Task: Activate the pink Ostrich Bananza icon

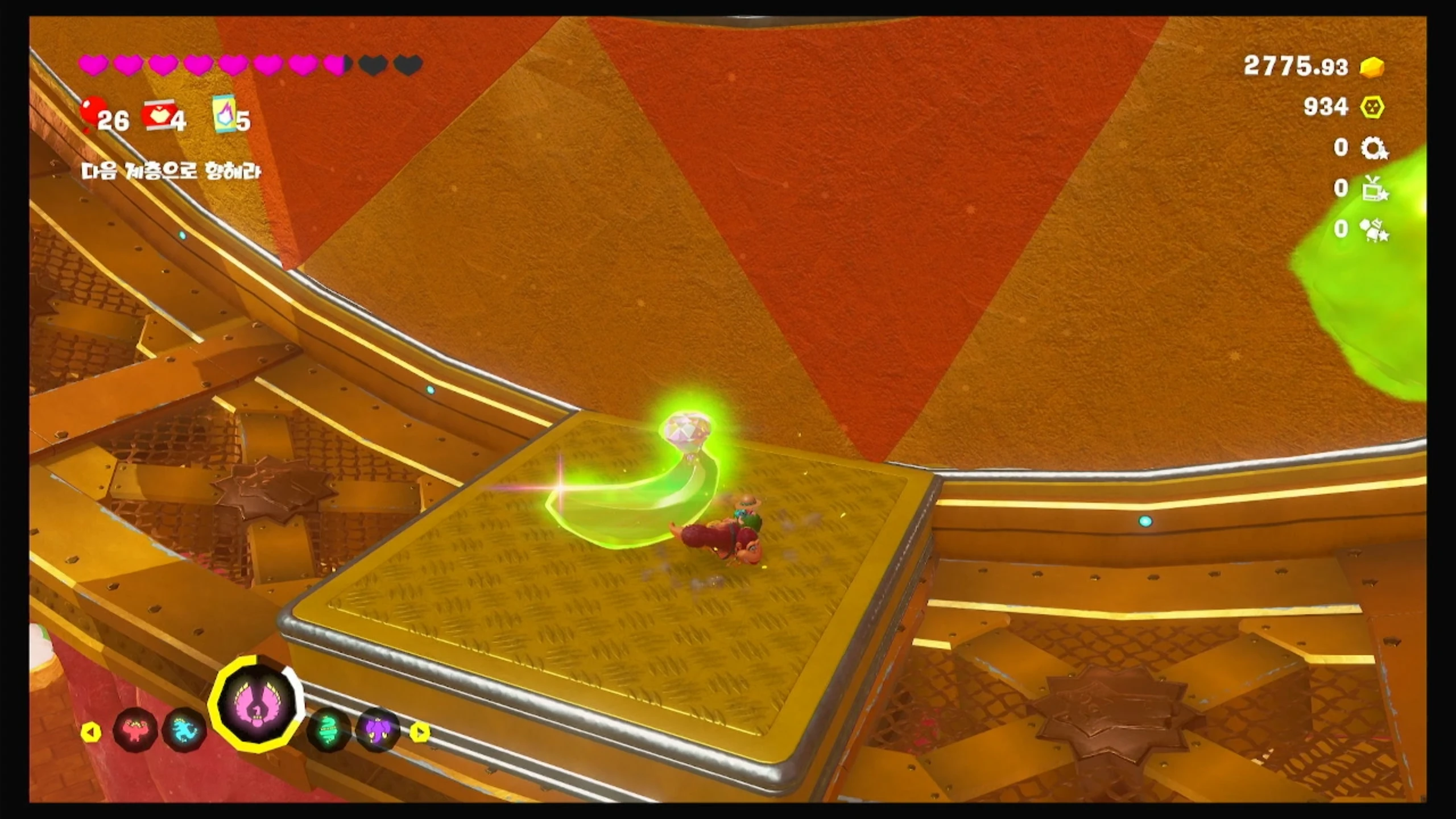Action: (257, 704)
